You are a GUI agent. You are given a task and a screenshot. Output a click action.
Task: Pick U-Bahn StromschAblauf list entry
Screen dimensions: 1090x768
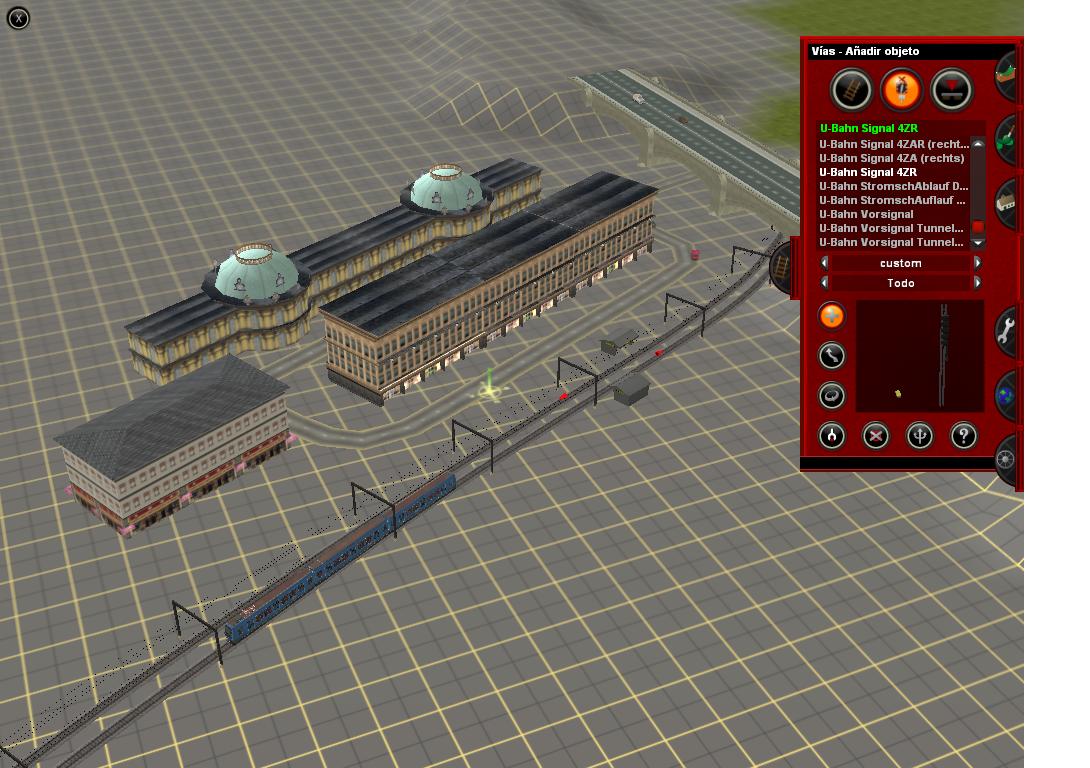pyautogui.click(x=893, y=186)
